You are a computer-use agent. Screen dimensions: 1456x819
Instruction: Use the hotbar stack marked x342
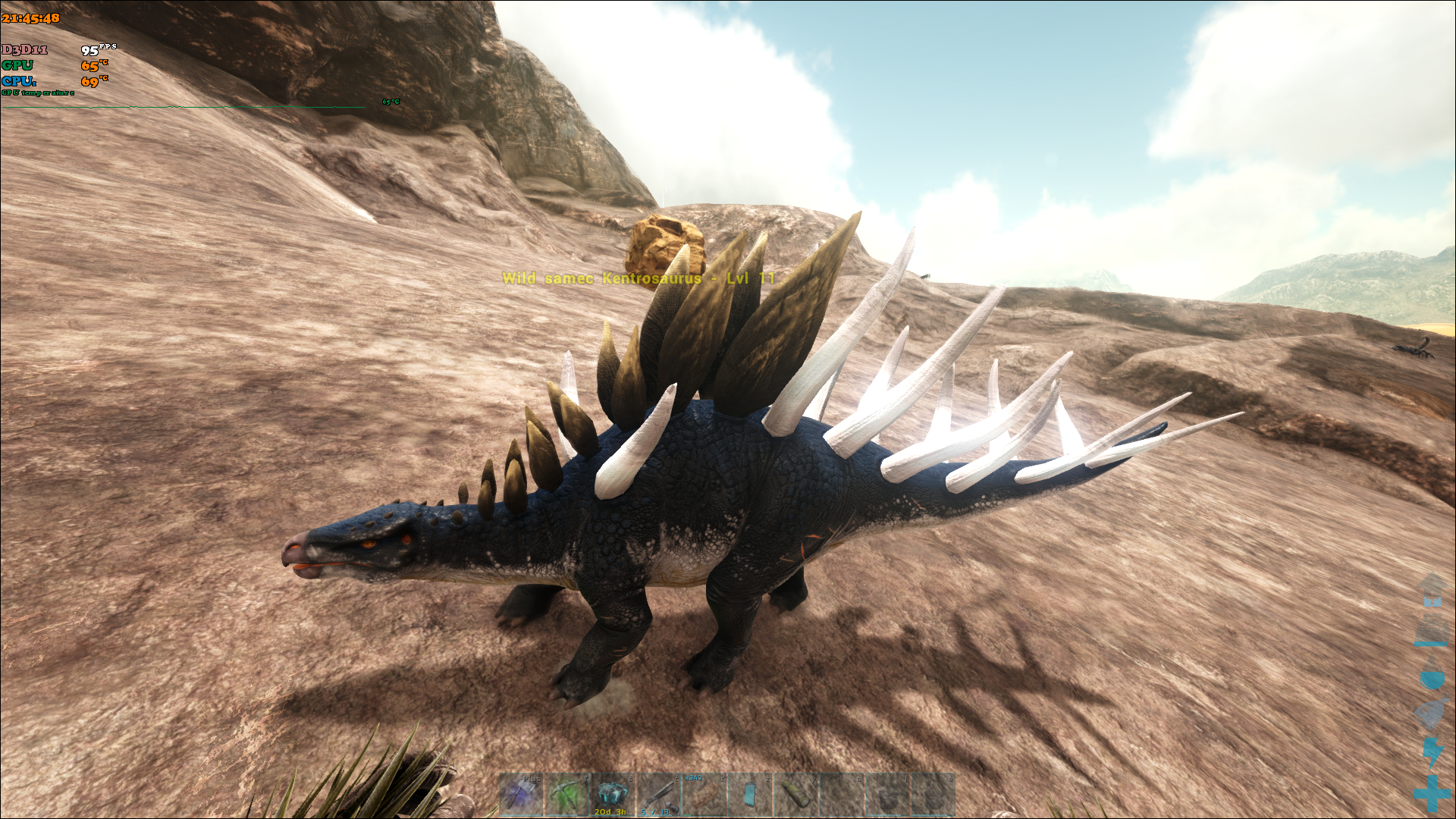(704, 795)
